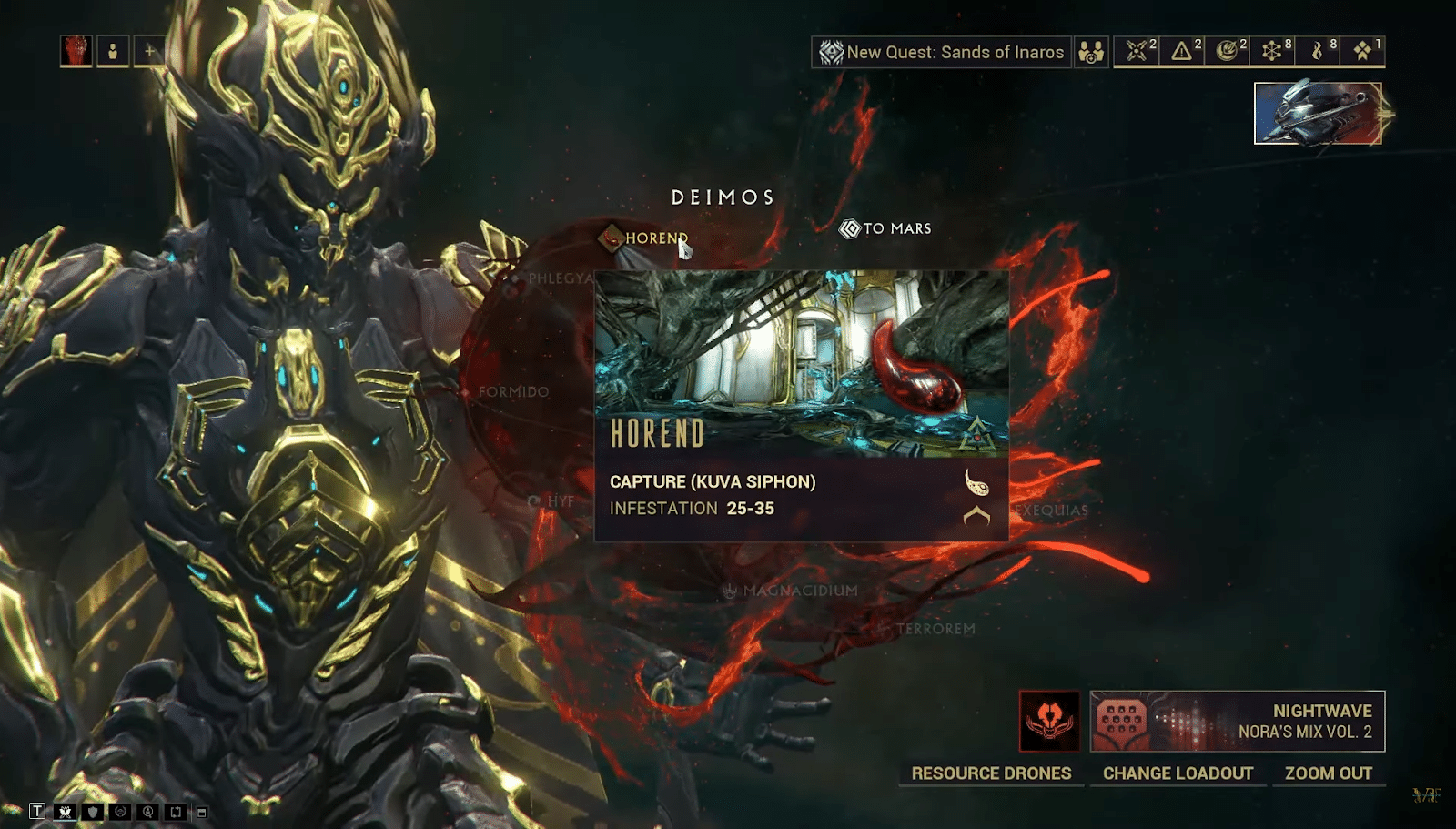
Task: Open the Sands of Inaros quest notification
Action: click(x=942, y=52)
